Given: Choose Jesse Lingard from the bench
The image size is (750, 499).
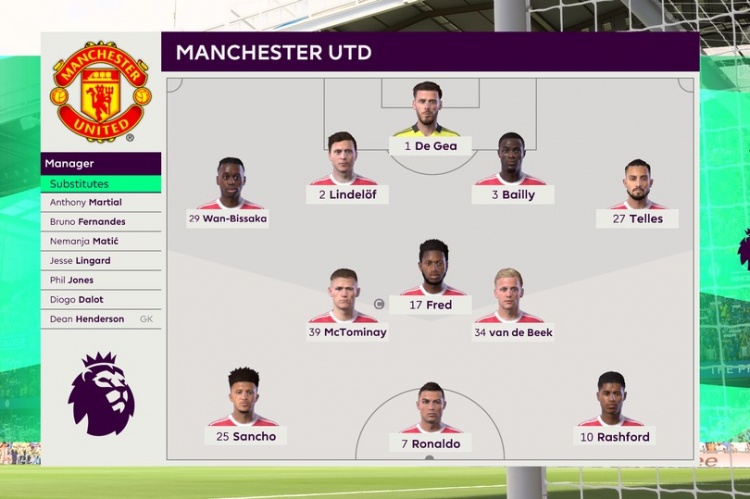Looking at the screenshot, I should (x=100, y=260).
